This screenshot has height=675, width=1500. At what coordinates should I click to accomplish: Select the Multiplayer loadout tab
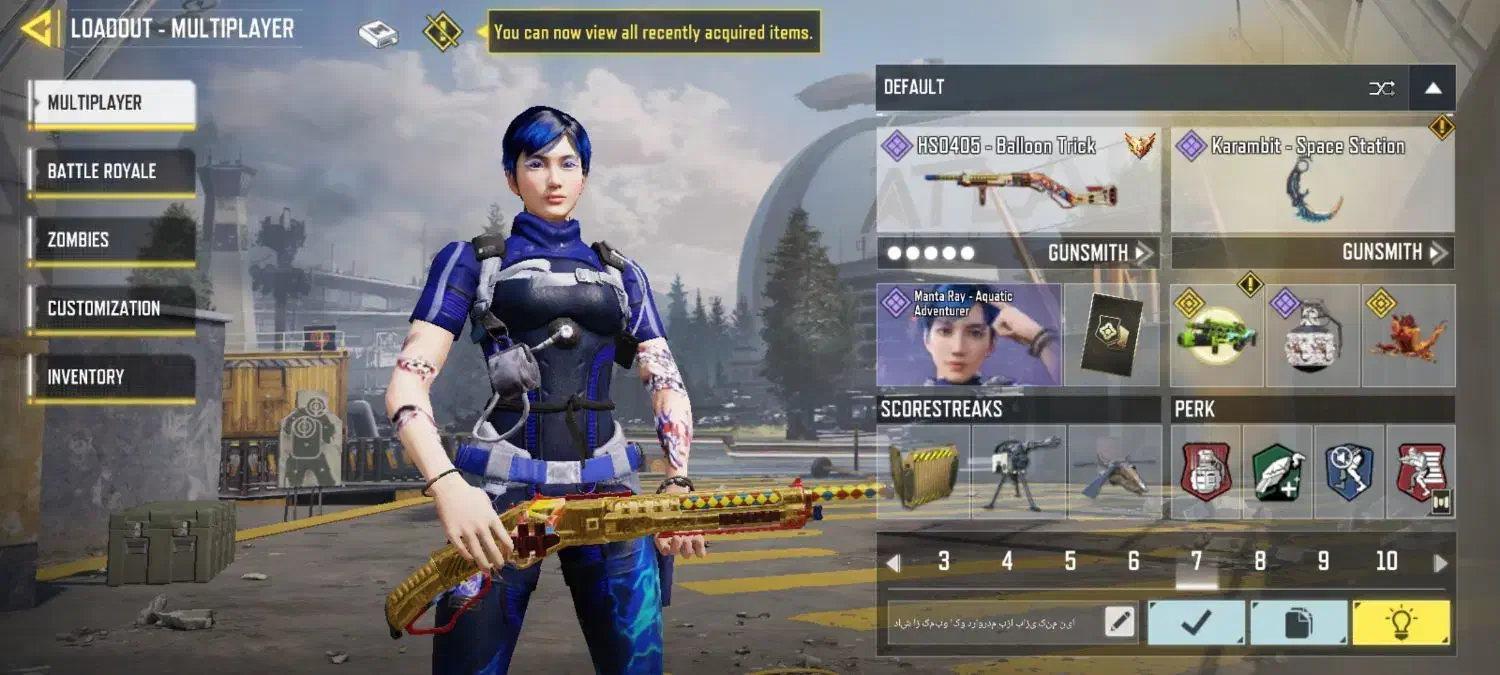(x=112, y=103)
